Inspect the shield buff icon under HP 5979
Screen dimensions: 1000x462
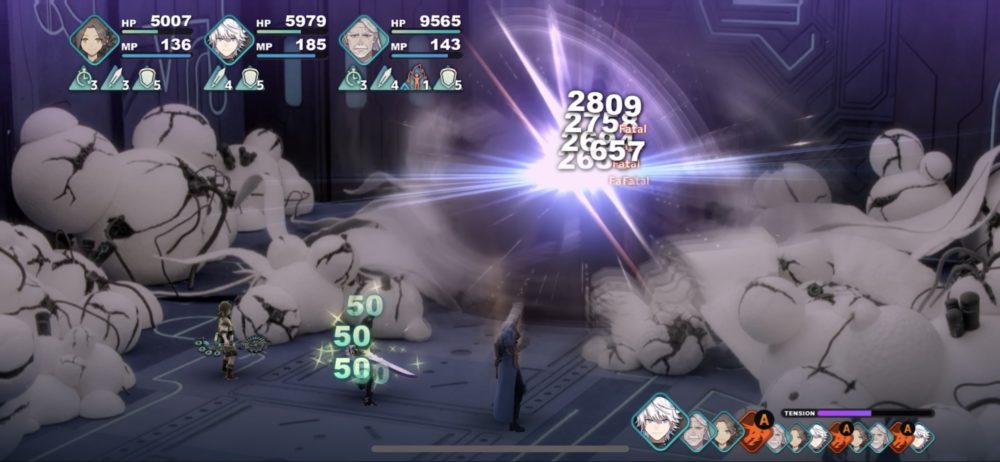point(246,77)
